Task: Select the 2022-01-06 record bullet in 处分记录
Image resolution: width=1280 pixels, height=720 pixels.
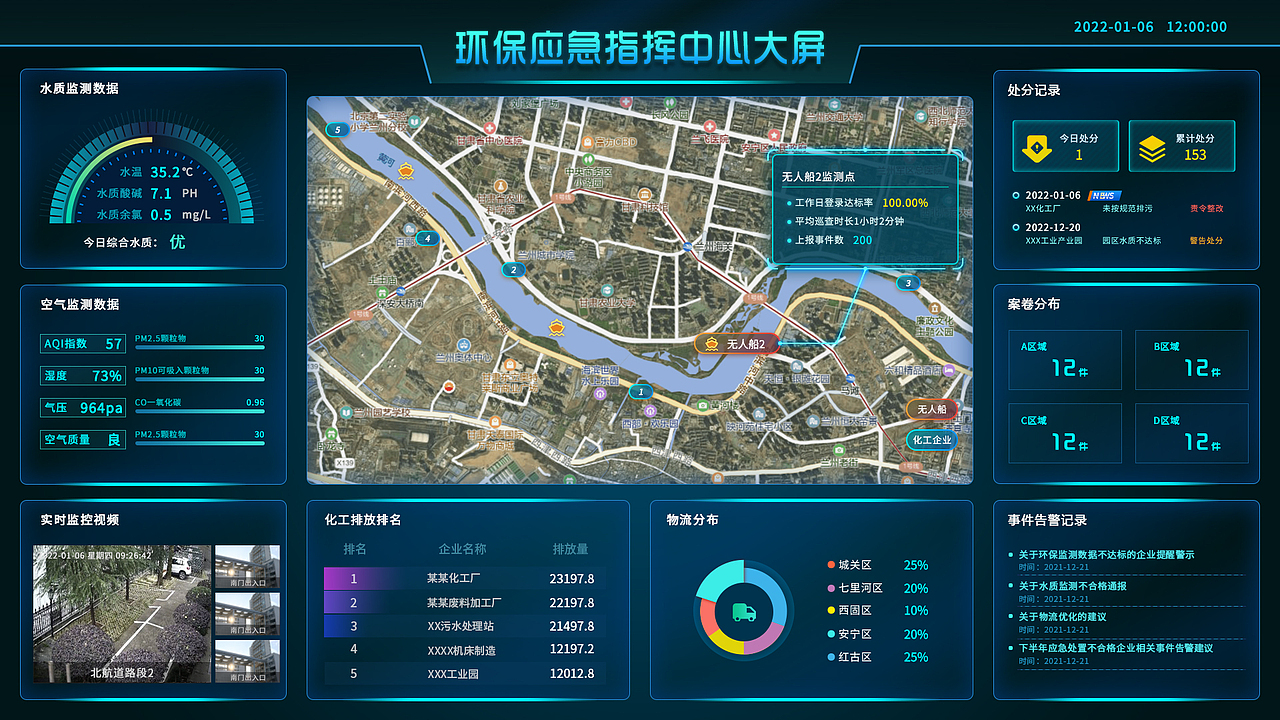Action: click(x=1016, y=195)
